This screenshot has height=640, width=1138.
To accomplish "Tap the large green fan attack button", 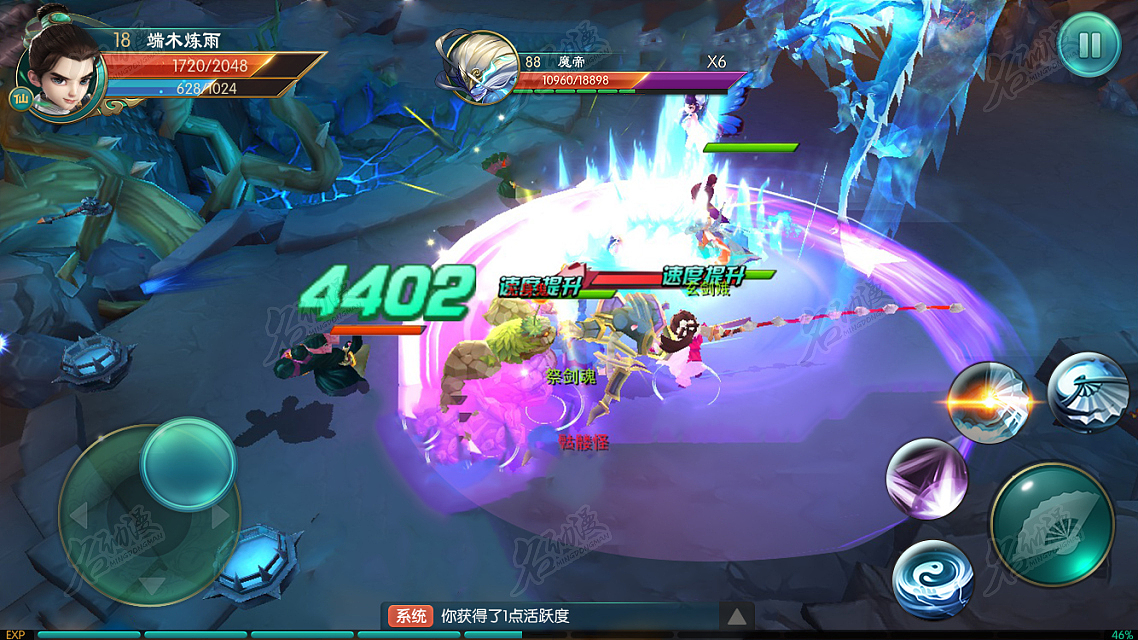I will pyautogui.click(x=1052, y=524).
